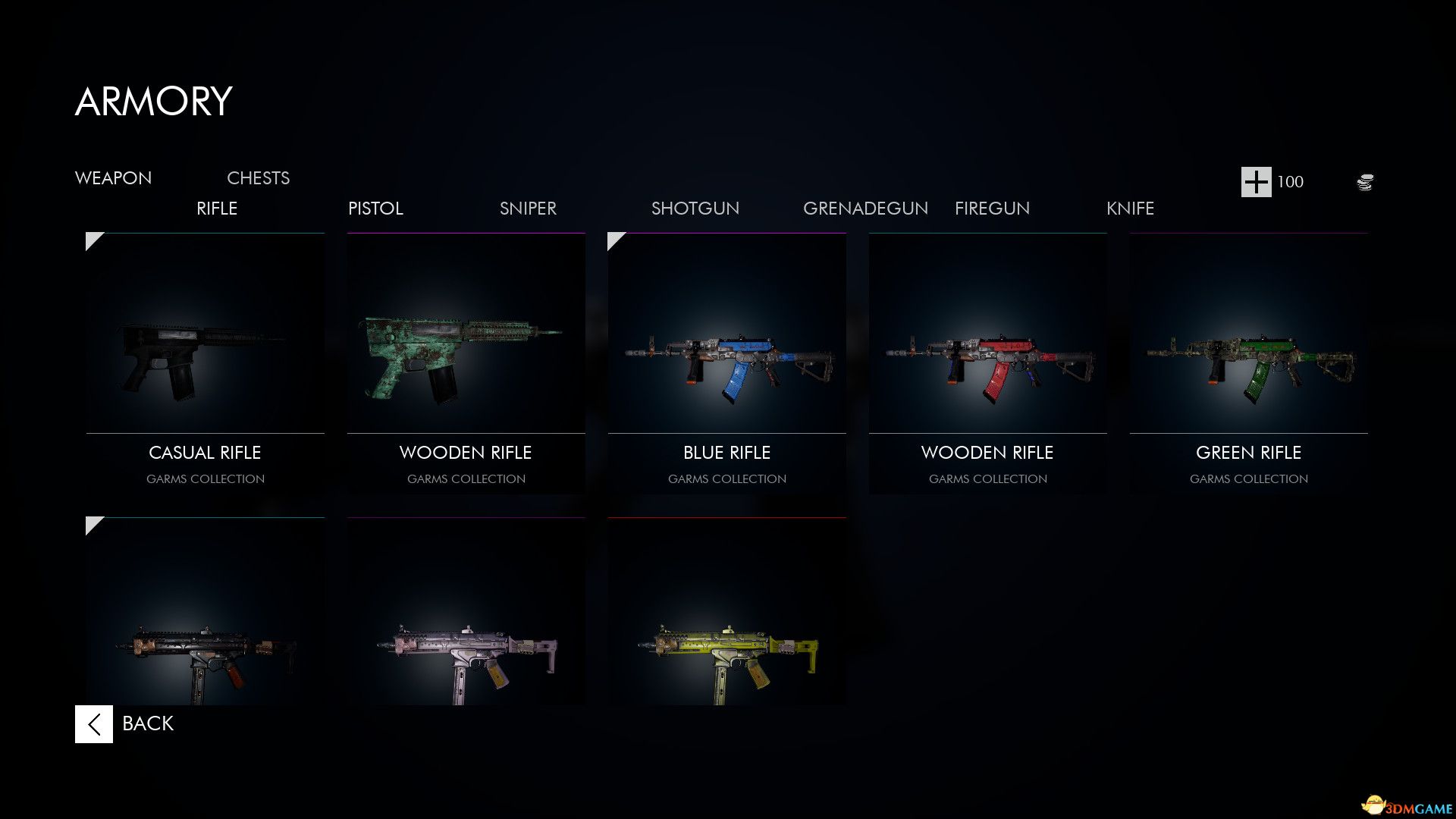The image size is (1456, 819).
Task: Show the Pistol category
Action: [375, 209]
